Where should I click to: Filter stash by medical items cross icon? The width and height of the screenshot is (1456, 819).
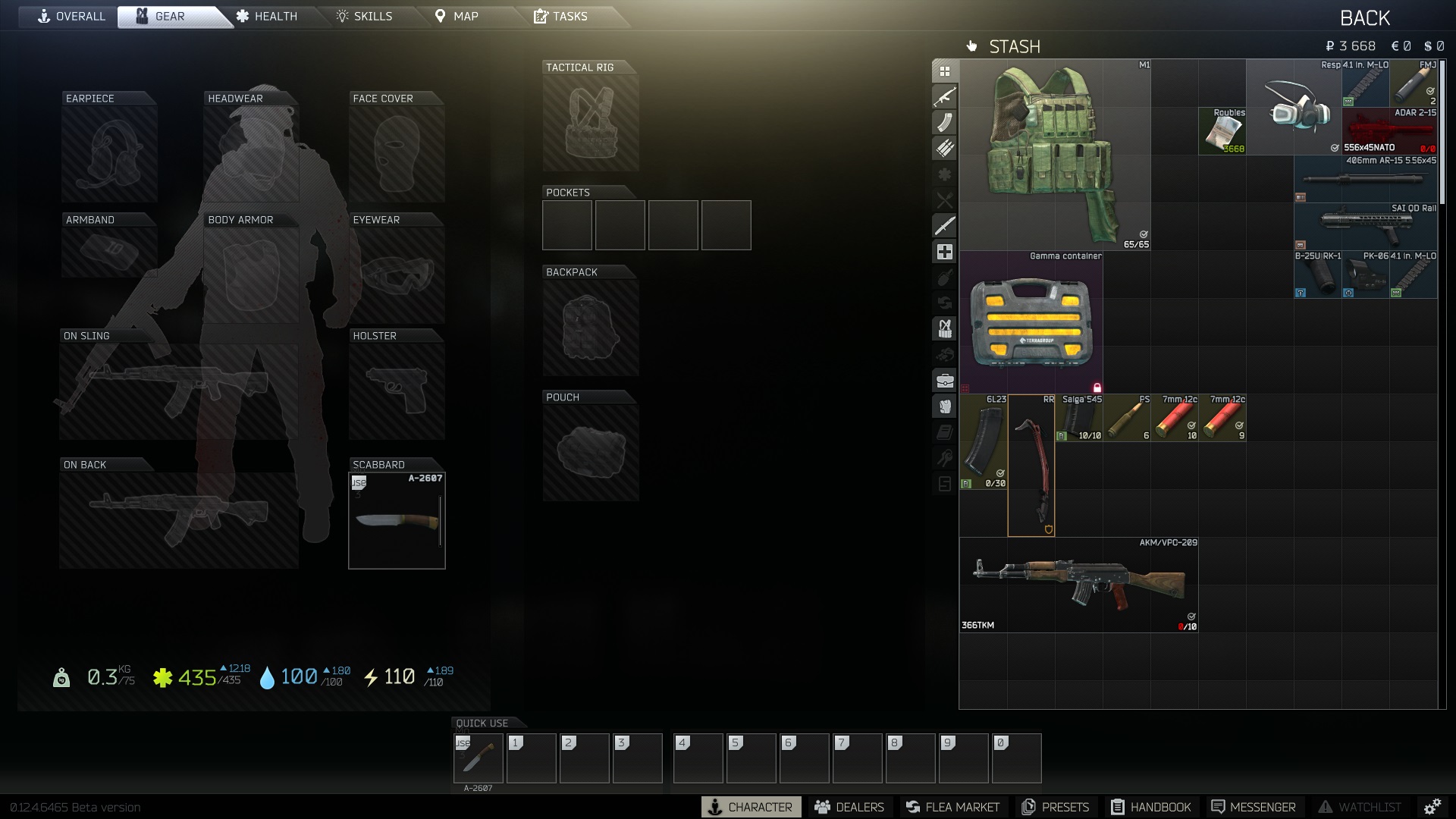[x=944, y=251]
